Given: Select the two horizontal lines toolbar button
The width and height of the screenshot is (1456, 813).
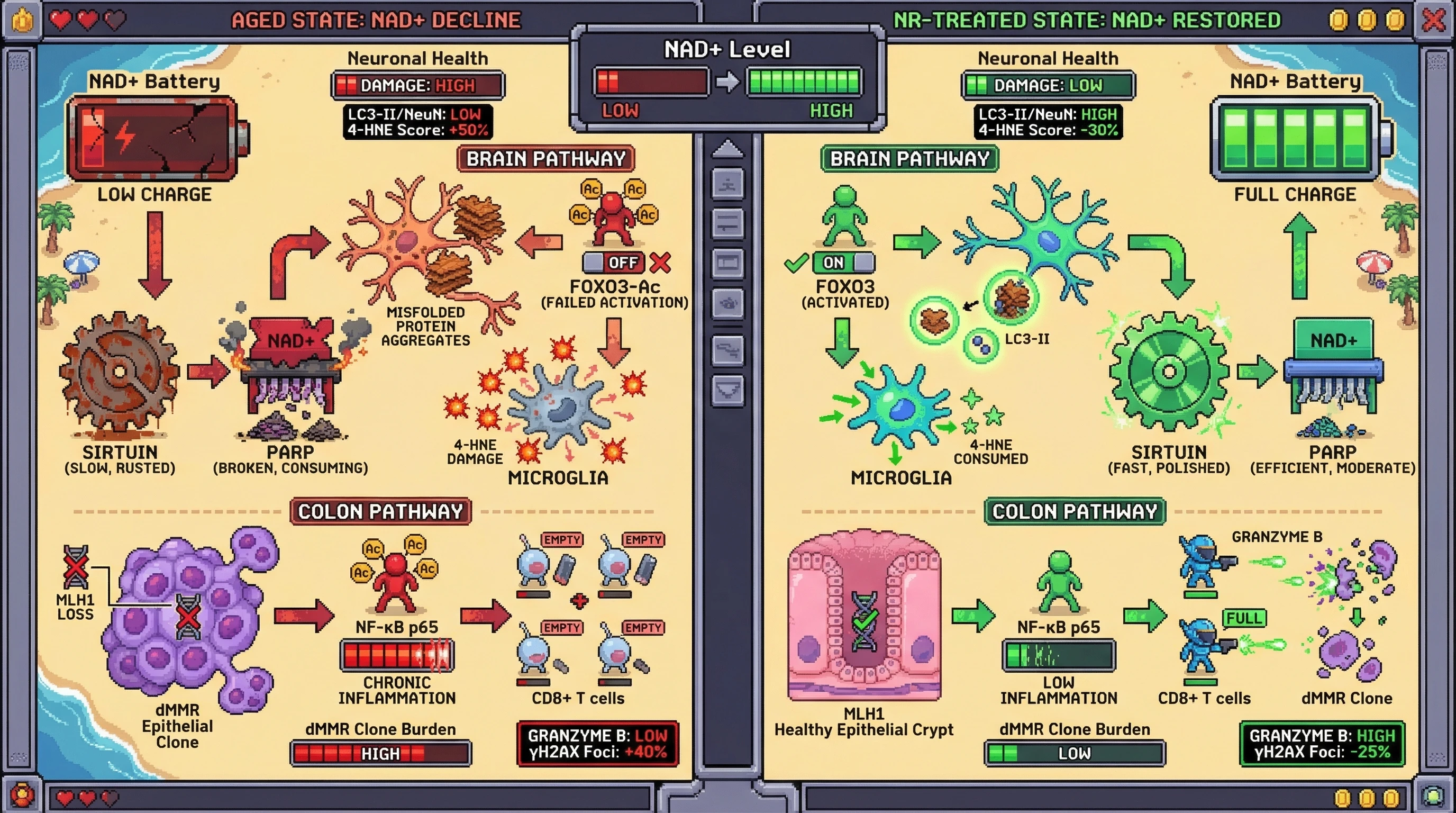Looking at the screenshot, I should point(727,222).
